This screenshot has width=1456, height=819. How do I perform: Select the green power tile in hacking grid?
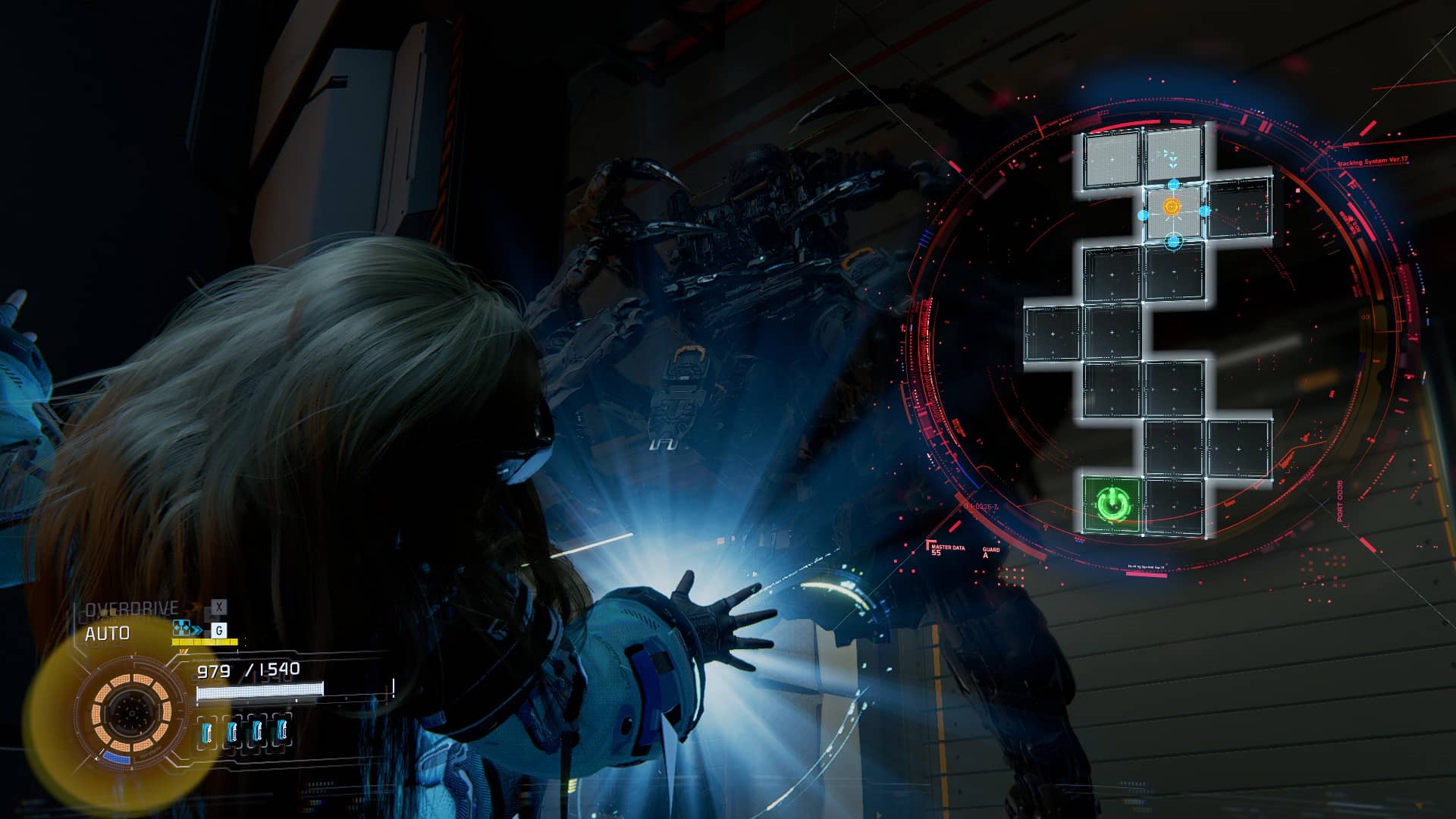click(1112, 504)
